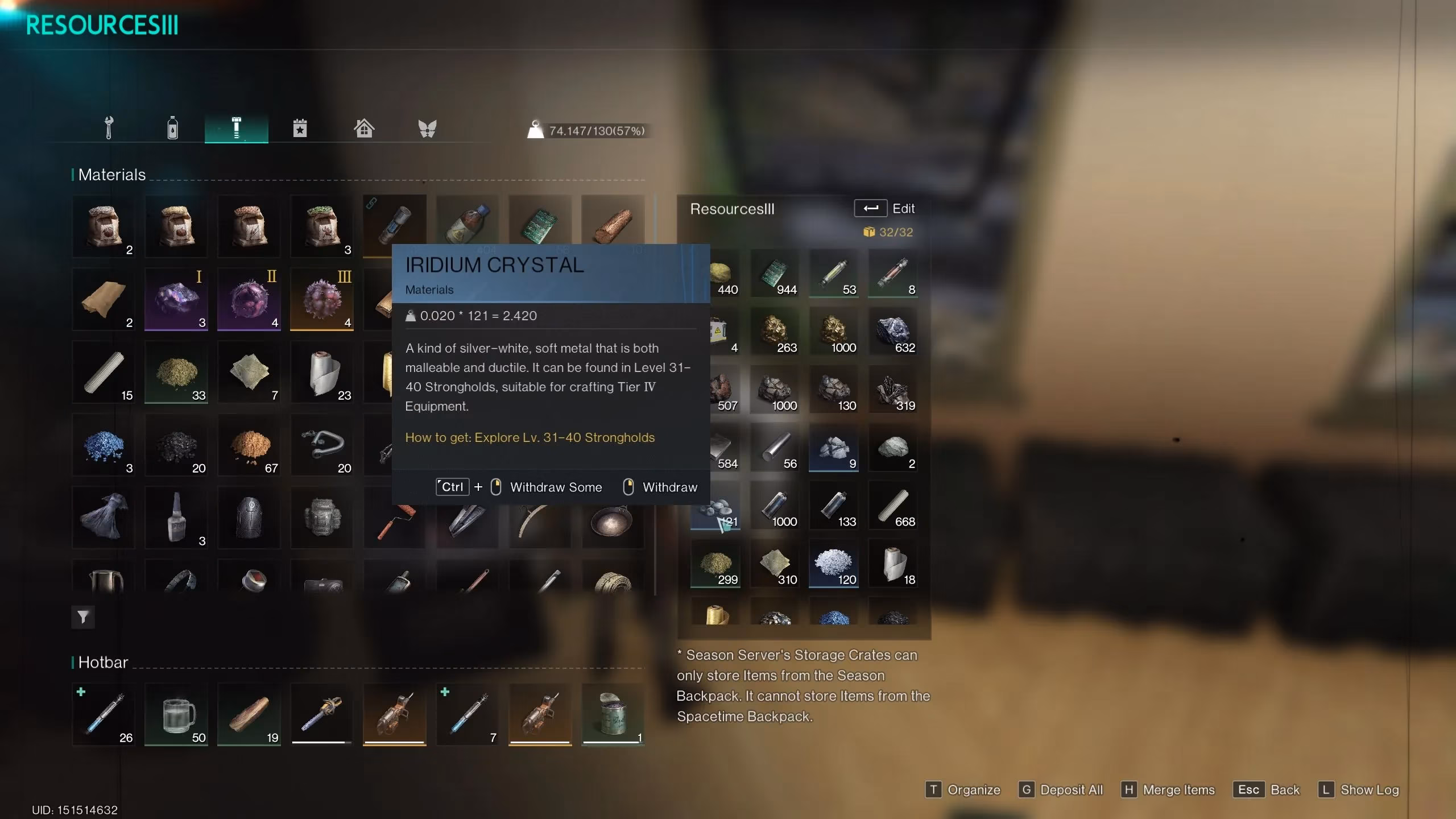Select the blue pebbles stack of 3
The height and width of the screenshot is (819, 1456).
click(x=104, y=445)
